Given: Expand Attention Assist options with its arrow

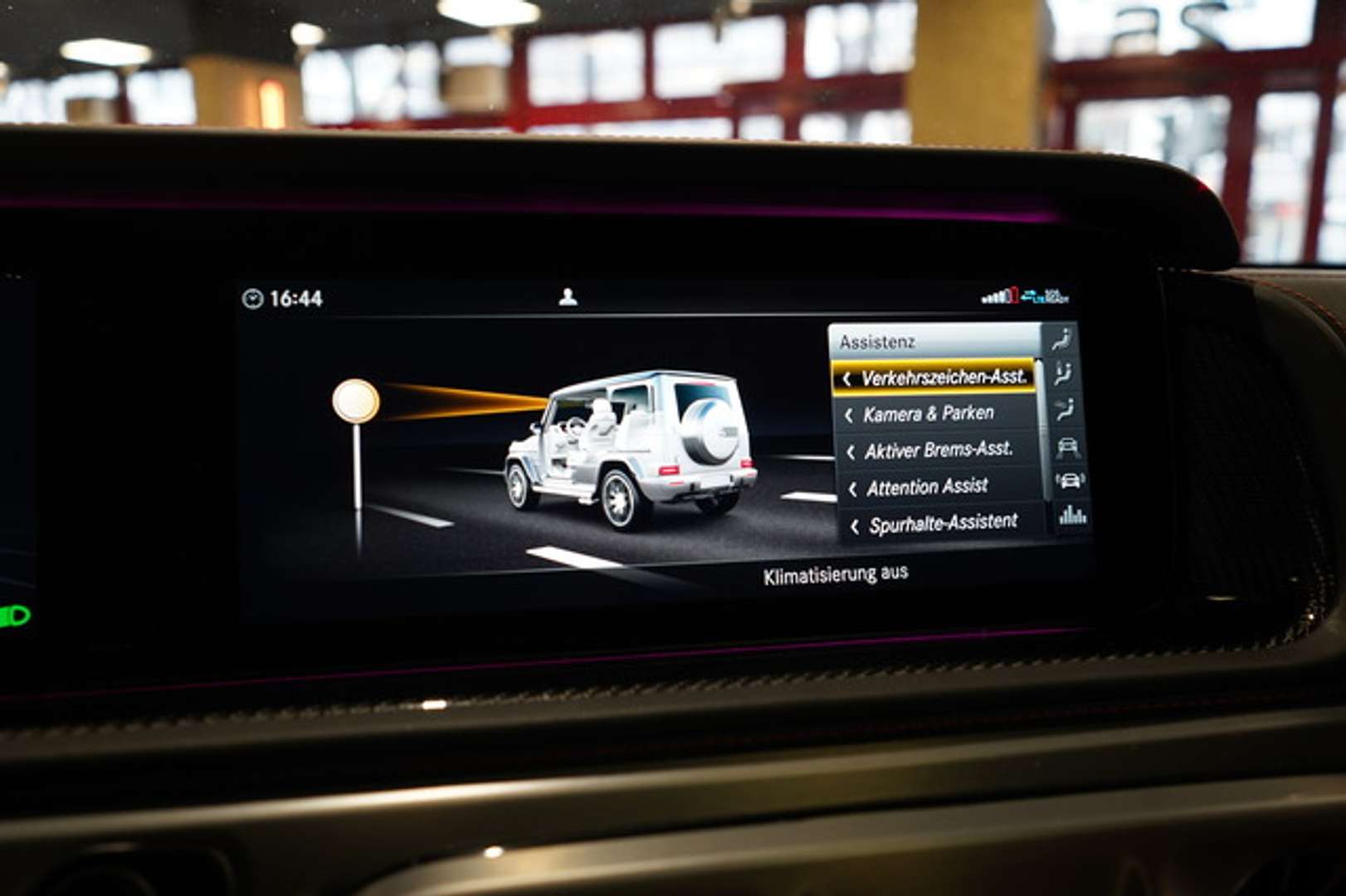Looking at the screenshot, I should [x=851, y=486].
